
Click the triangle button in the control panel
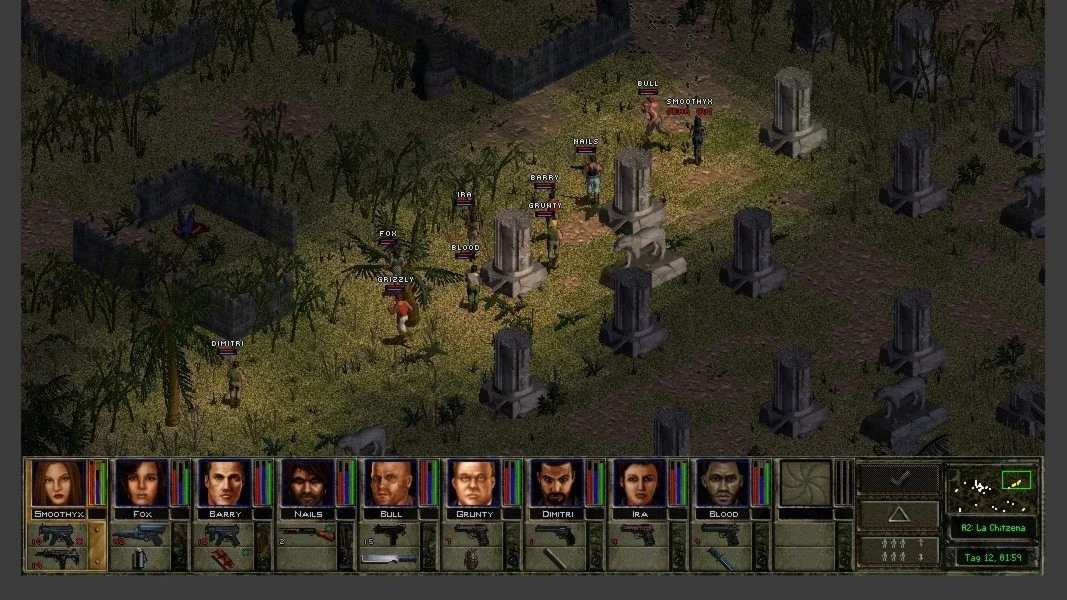899,516
